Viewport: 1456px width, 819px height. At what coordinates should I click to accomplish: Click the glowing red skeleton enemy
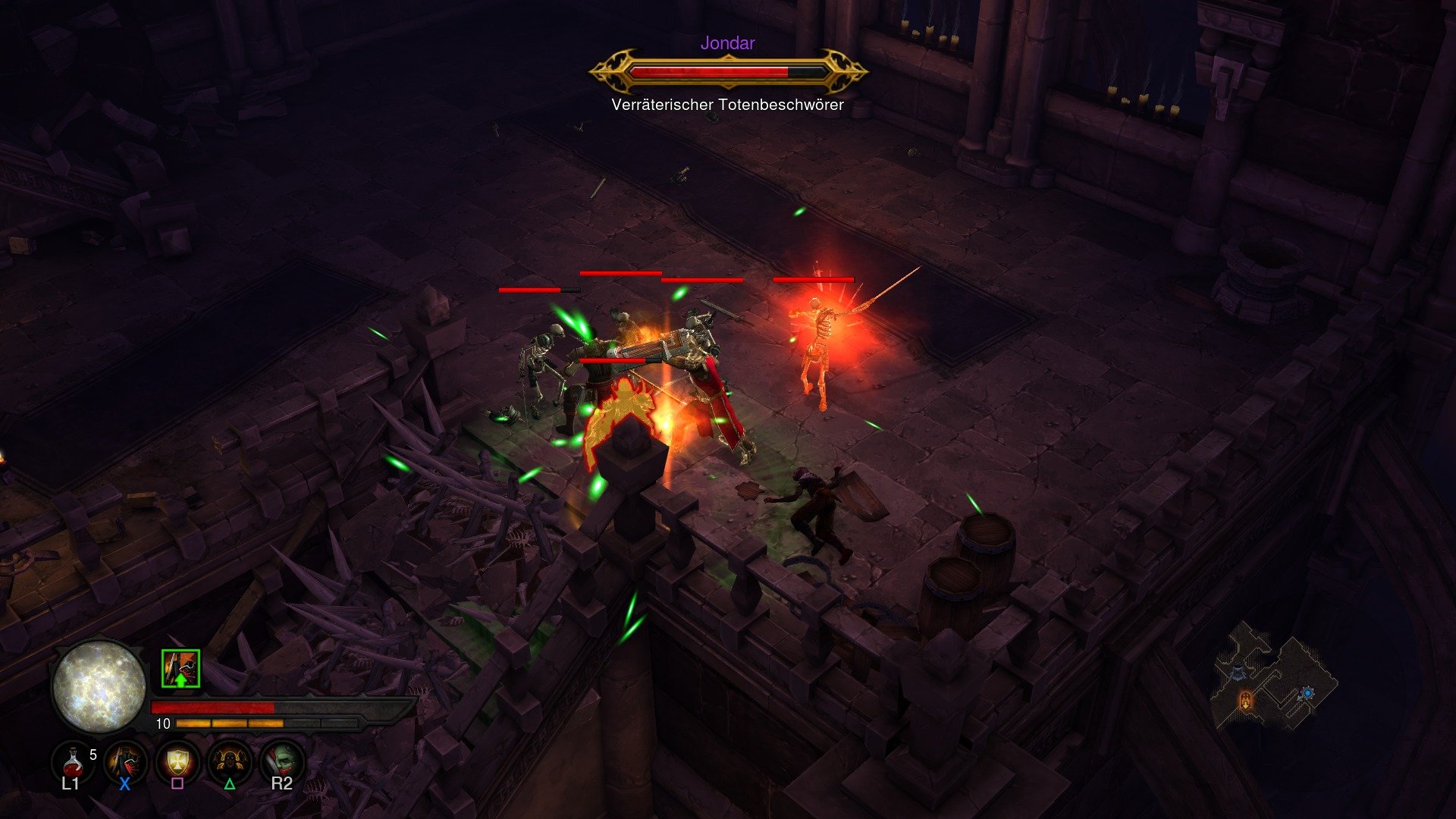[819, 349]
